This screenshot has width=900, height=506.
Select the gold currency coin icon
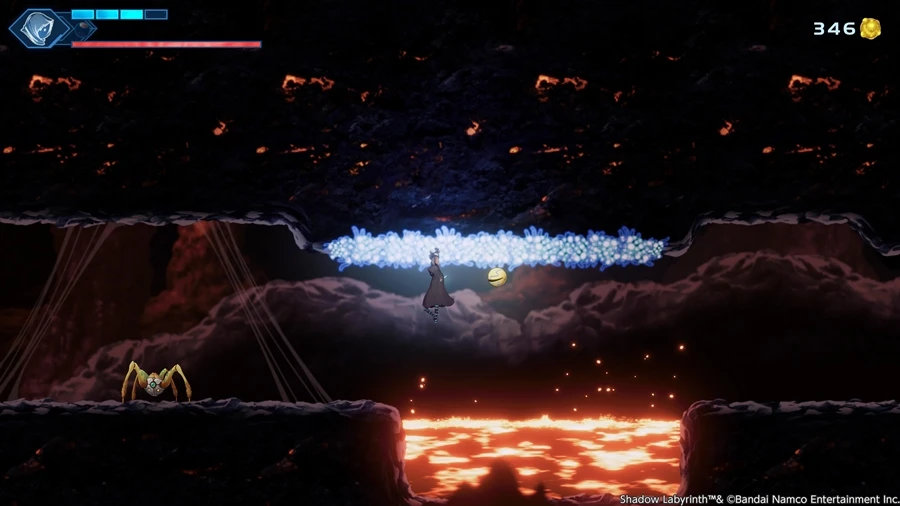tap(871, 29)
